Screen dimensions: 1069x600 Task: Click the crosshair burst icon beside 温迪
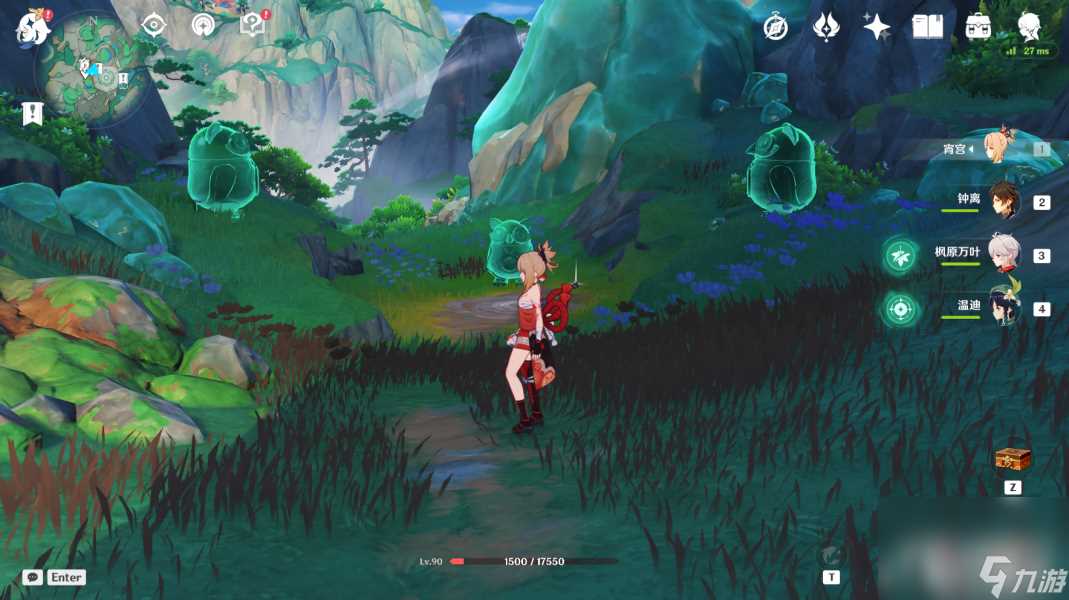pyautogui.click(x=900, y=309)
